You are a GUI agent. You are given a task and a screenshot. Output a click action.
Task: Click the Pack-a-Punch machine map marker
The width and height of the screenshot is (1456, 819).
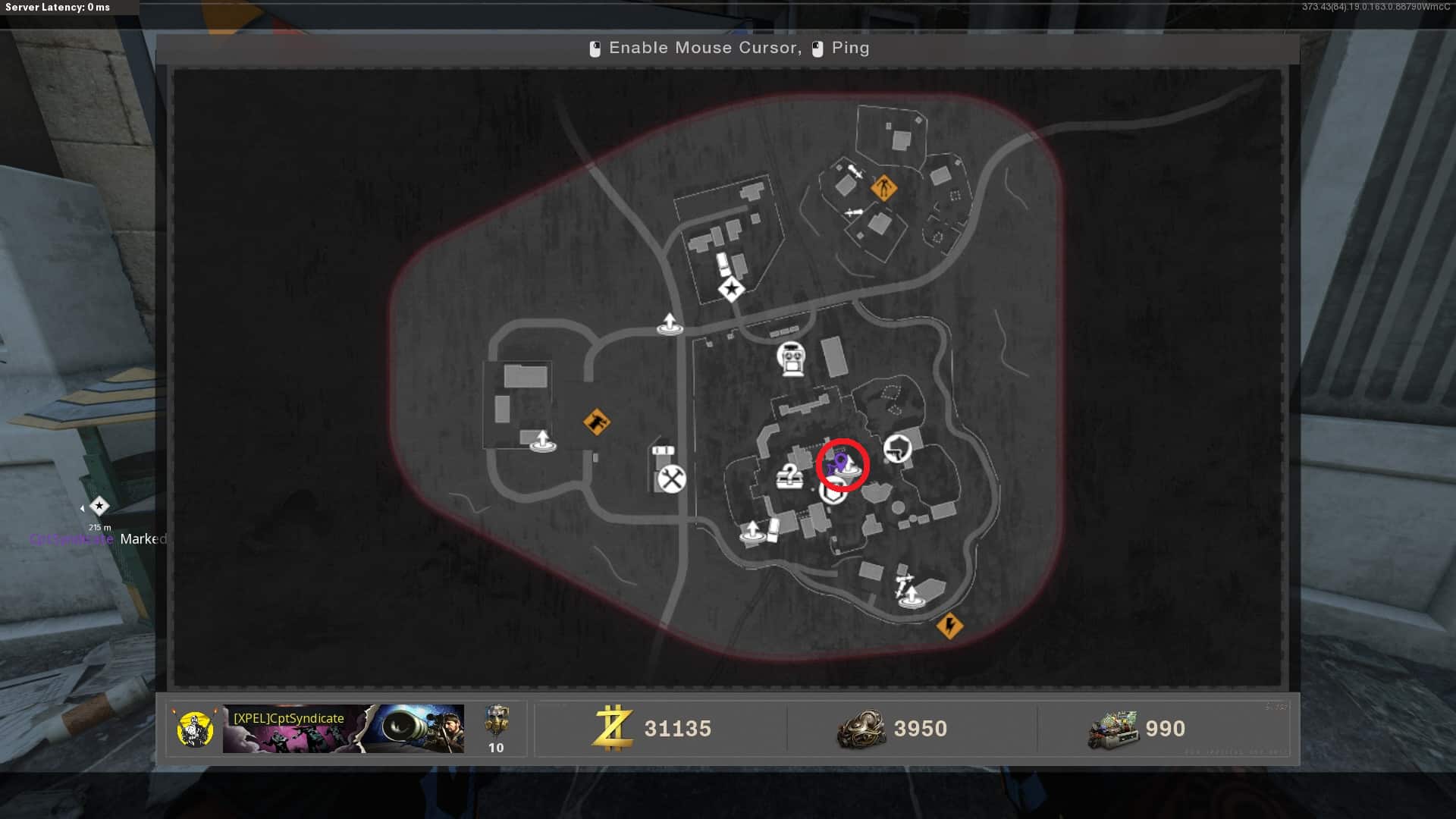tap(791, 358)
